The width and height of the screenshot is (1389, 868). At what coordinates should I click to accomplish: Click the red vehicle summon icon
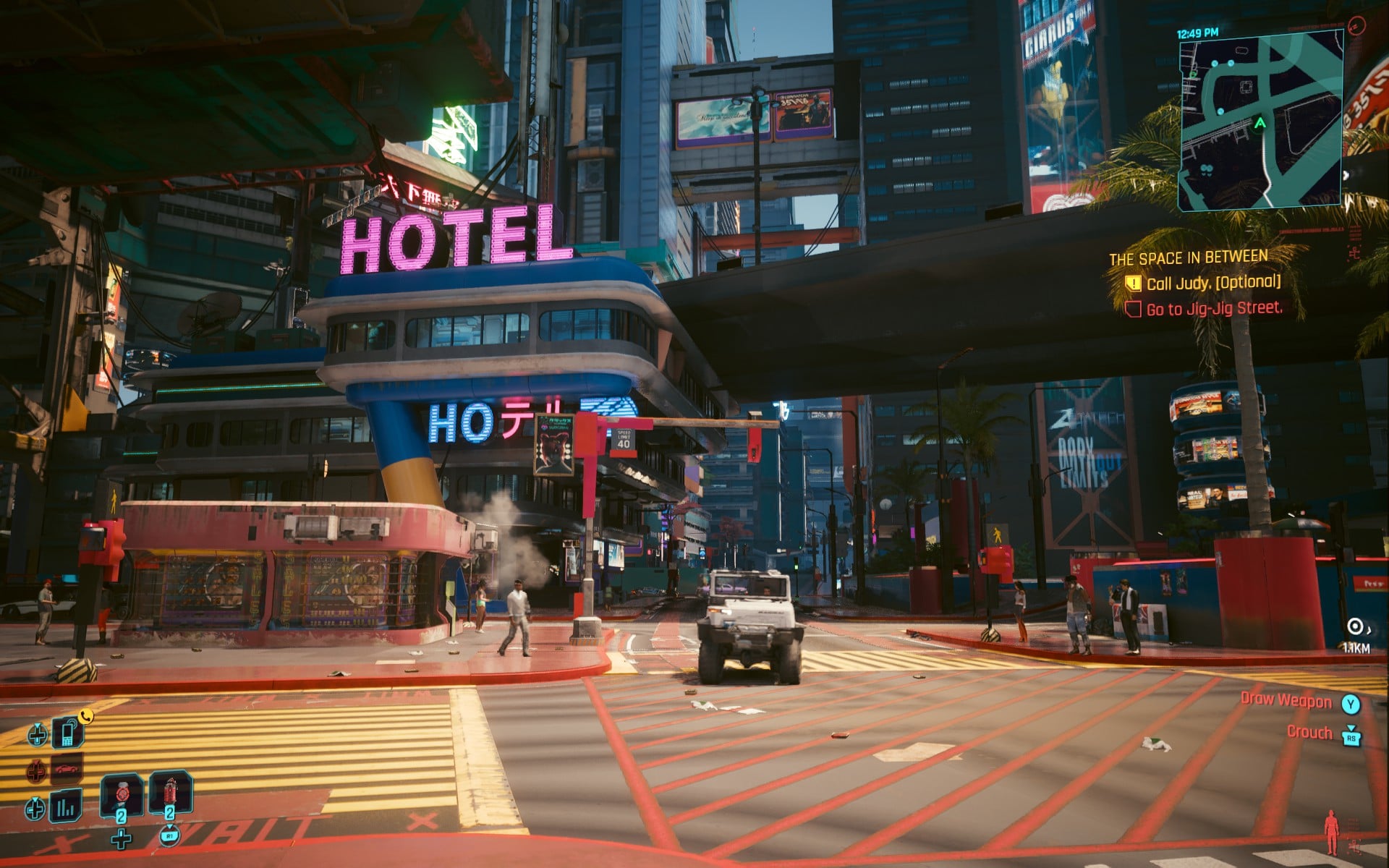65,770
